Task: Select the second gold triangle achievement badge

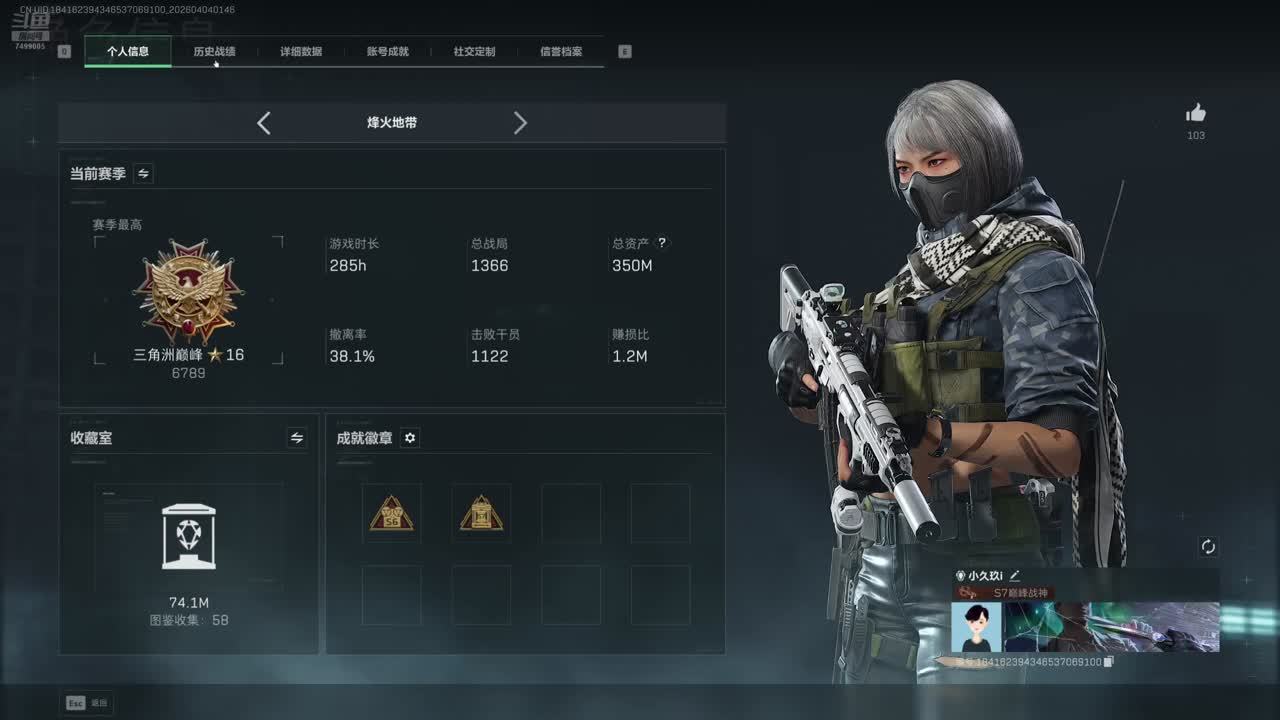Action: [x=481, y=513]
